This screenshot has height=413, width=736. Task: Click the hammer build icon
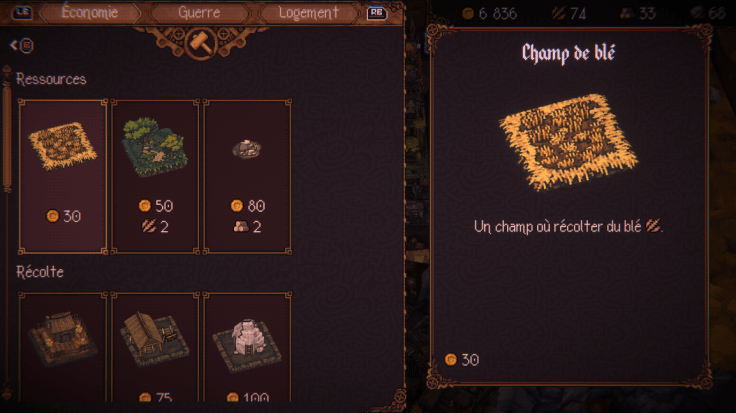click(198, 42)
